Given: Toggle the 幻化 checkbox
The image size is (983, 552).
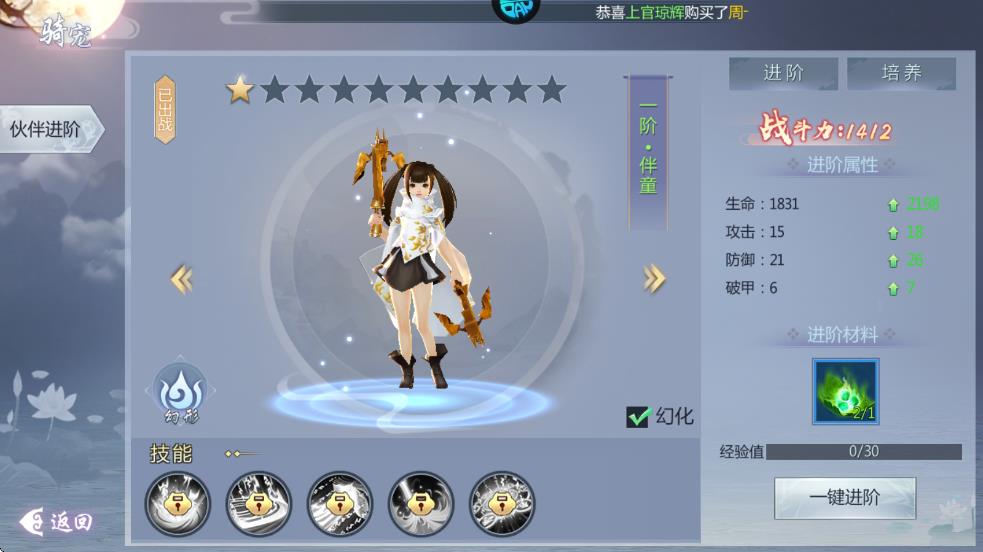Looking at the screenshot, I should [639, 416].
